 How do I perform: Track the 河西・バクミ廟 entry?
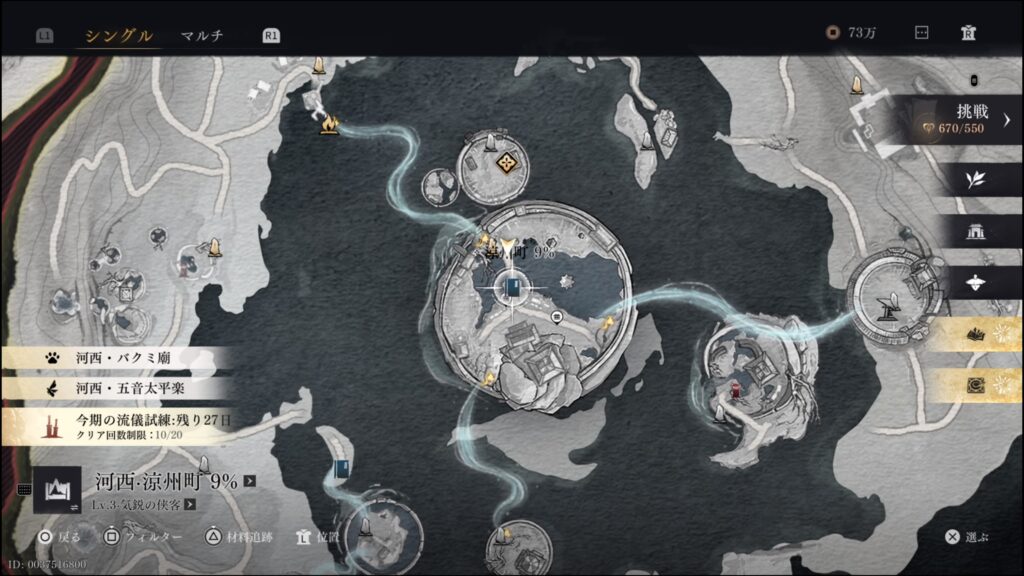pos(120,357)
